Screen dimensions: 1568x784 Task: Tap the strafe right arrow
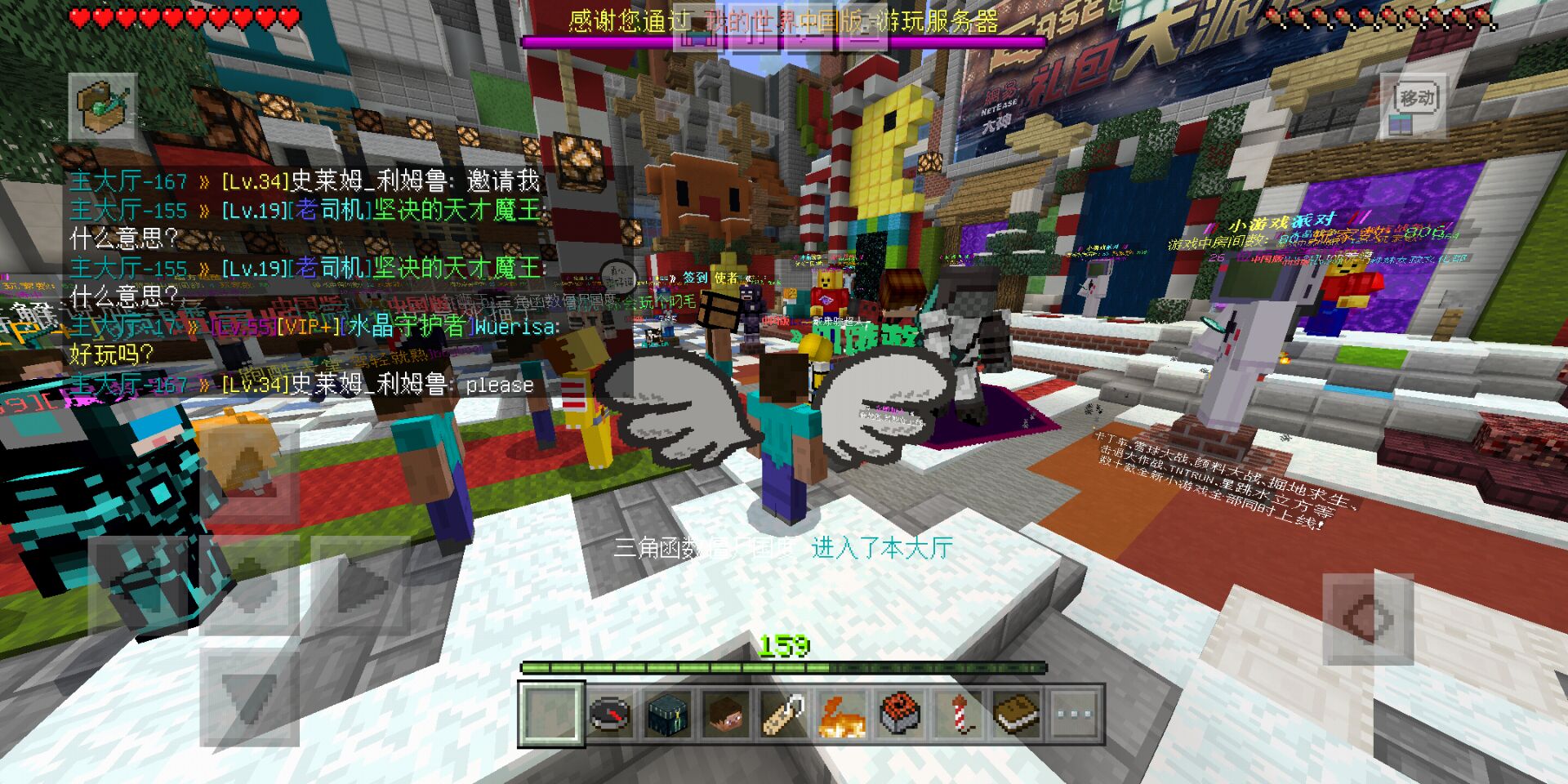pyautogui.click(x=360, y=585)
